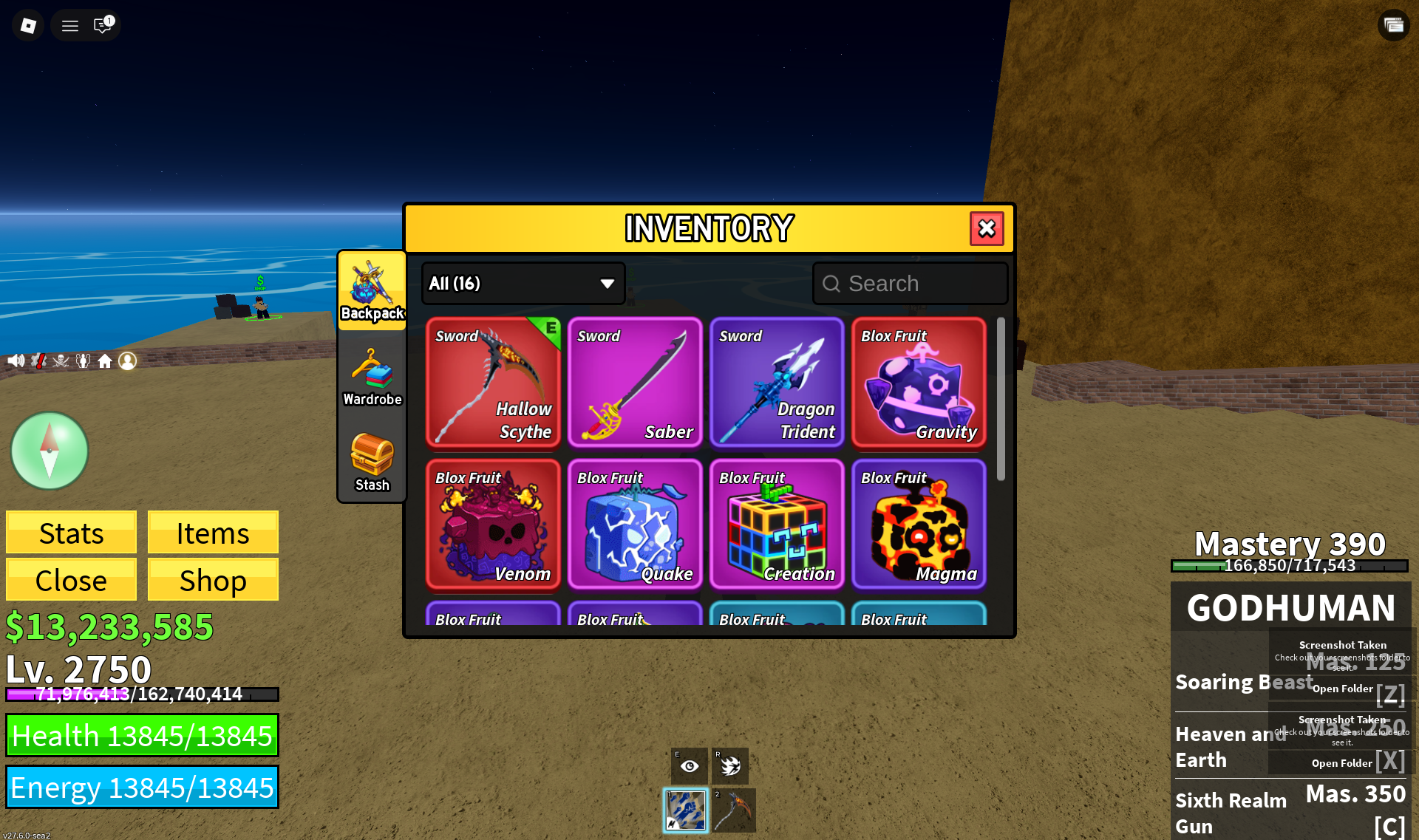Open the Shop
The height and width of the screenshot is (840, 1419).
point(213,580)
